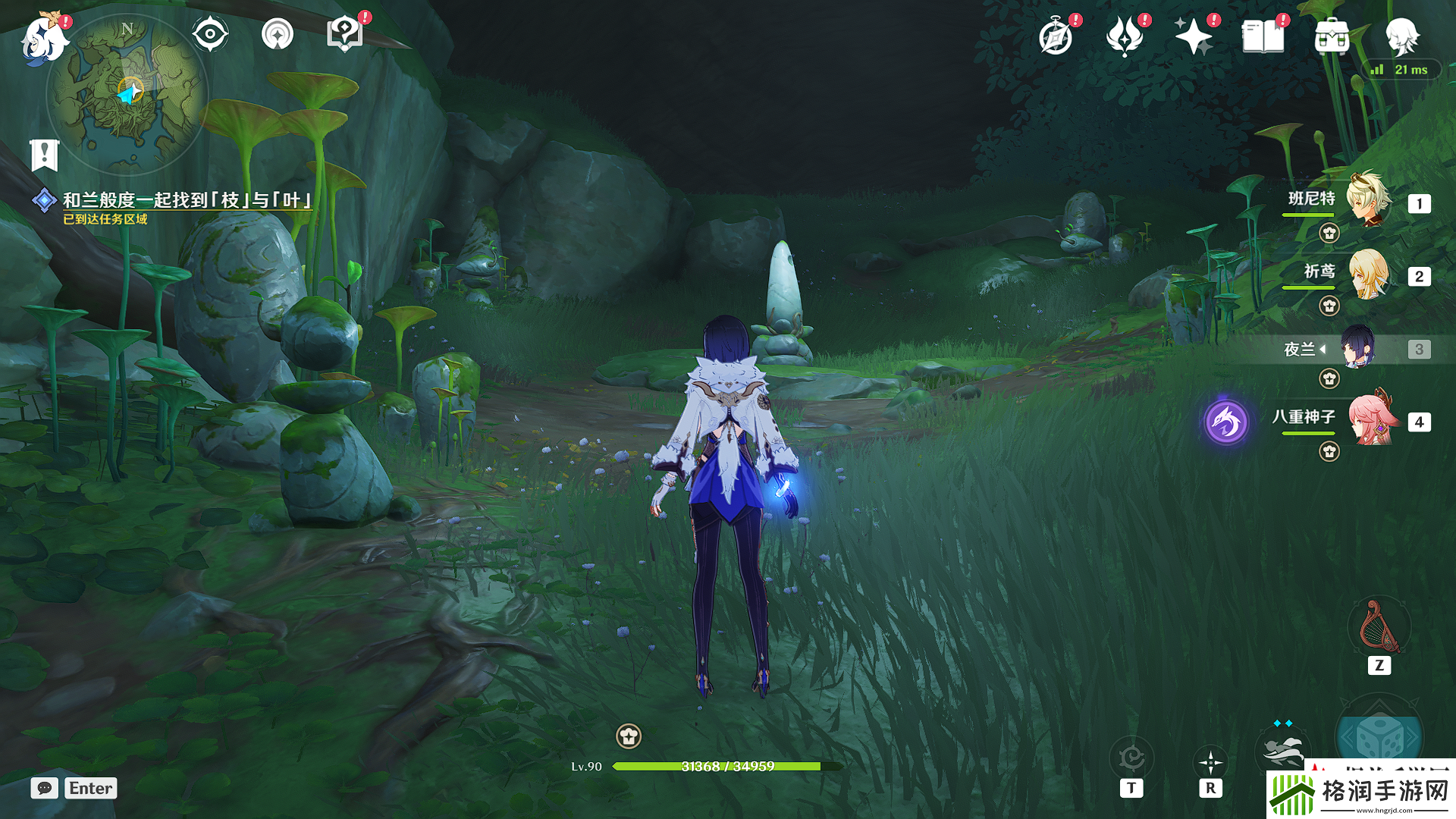Open the quest log banner icon
This screenshot has width=1456, height=819.
tap(45, 155)
